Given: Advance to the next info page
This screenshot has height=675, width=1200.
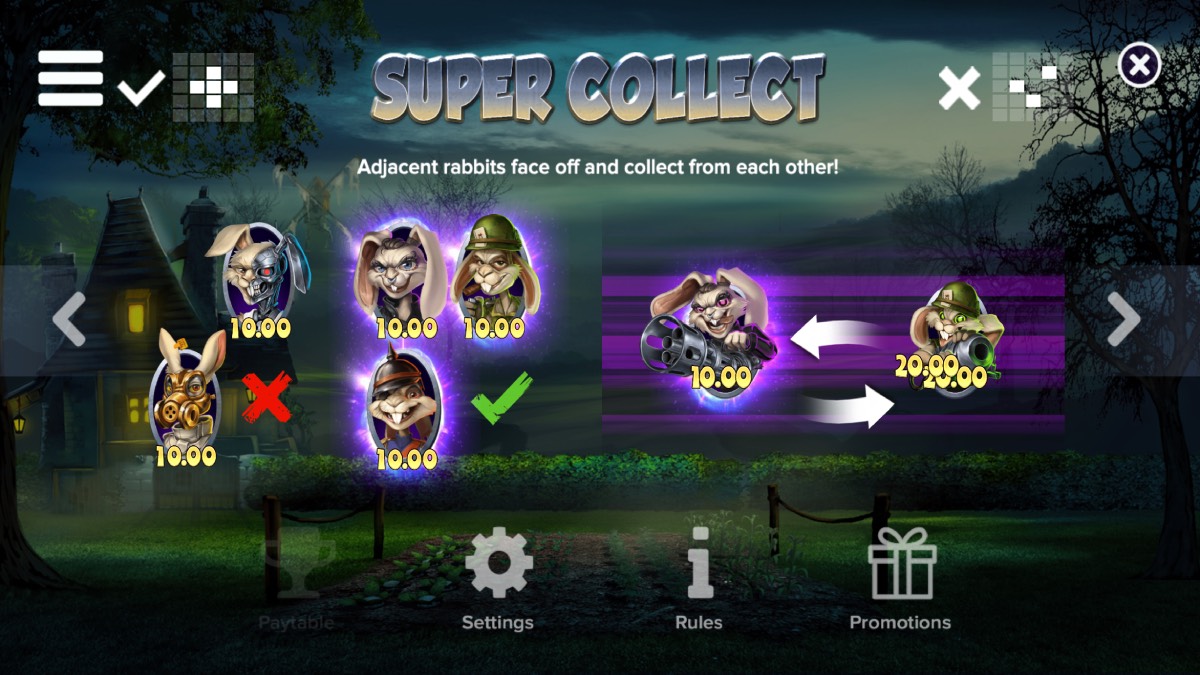Looking at the screenshot, I should point(1124,320).
